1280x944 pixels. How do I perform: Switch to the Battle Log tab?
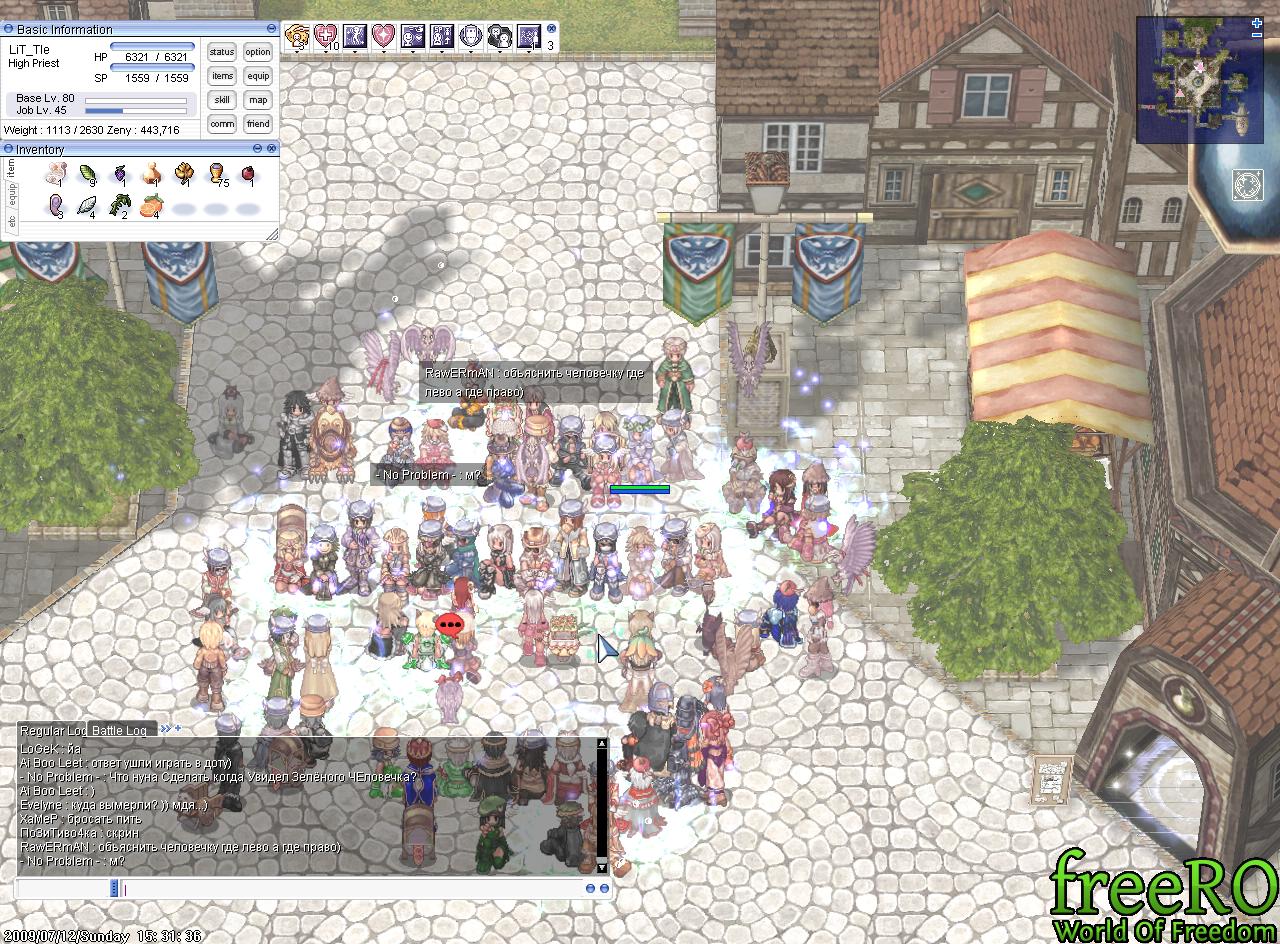coord(120,731)
